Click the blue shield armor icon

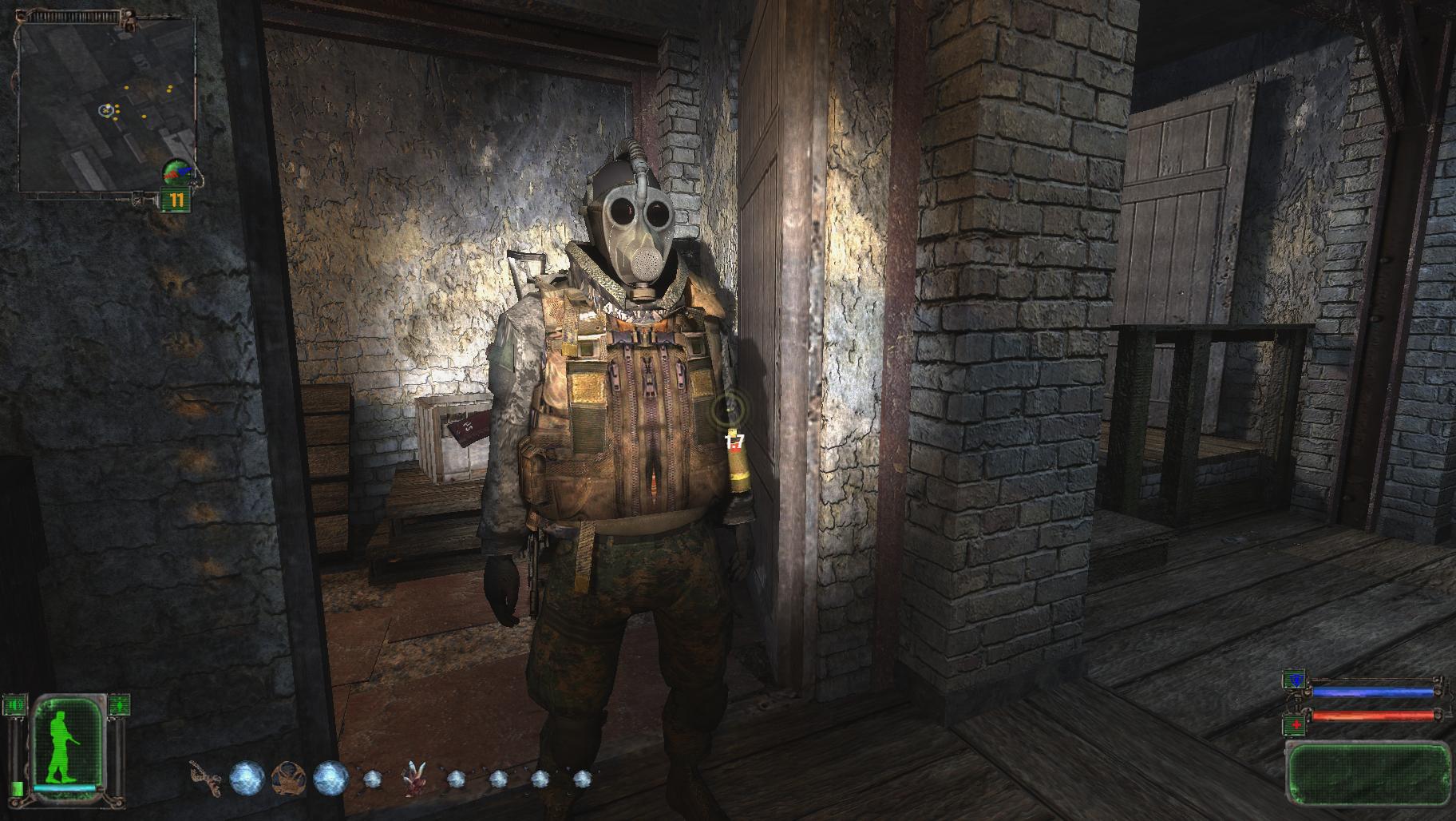1293,680
